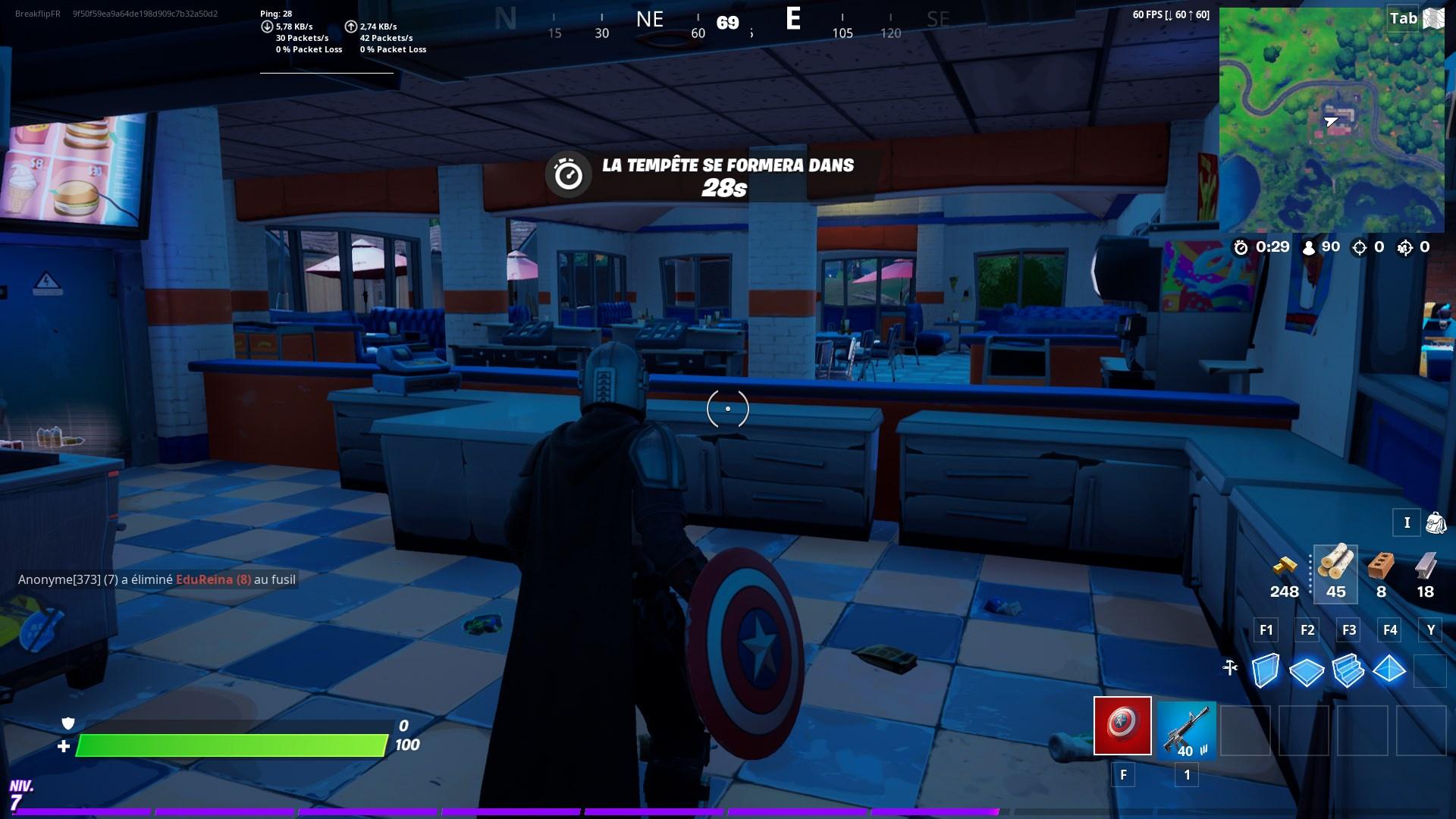The height and width of the screenshot is (819, 1456).
Task: Open the backpack inventory icon
Action: tap(1436, 522)
